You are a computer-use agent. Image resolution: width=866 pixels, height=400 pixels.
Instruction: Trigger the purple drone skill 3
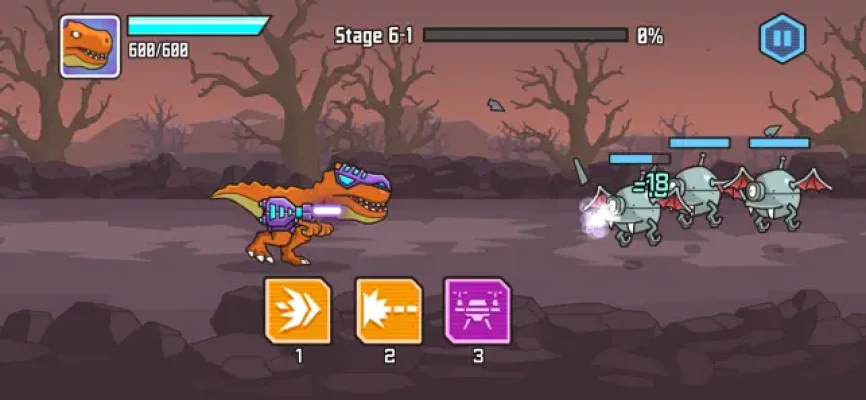[477, 311]
